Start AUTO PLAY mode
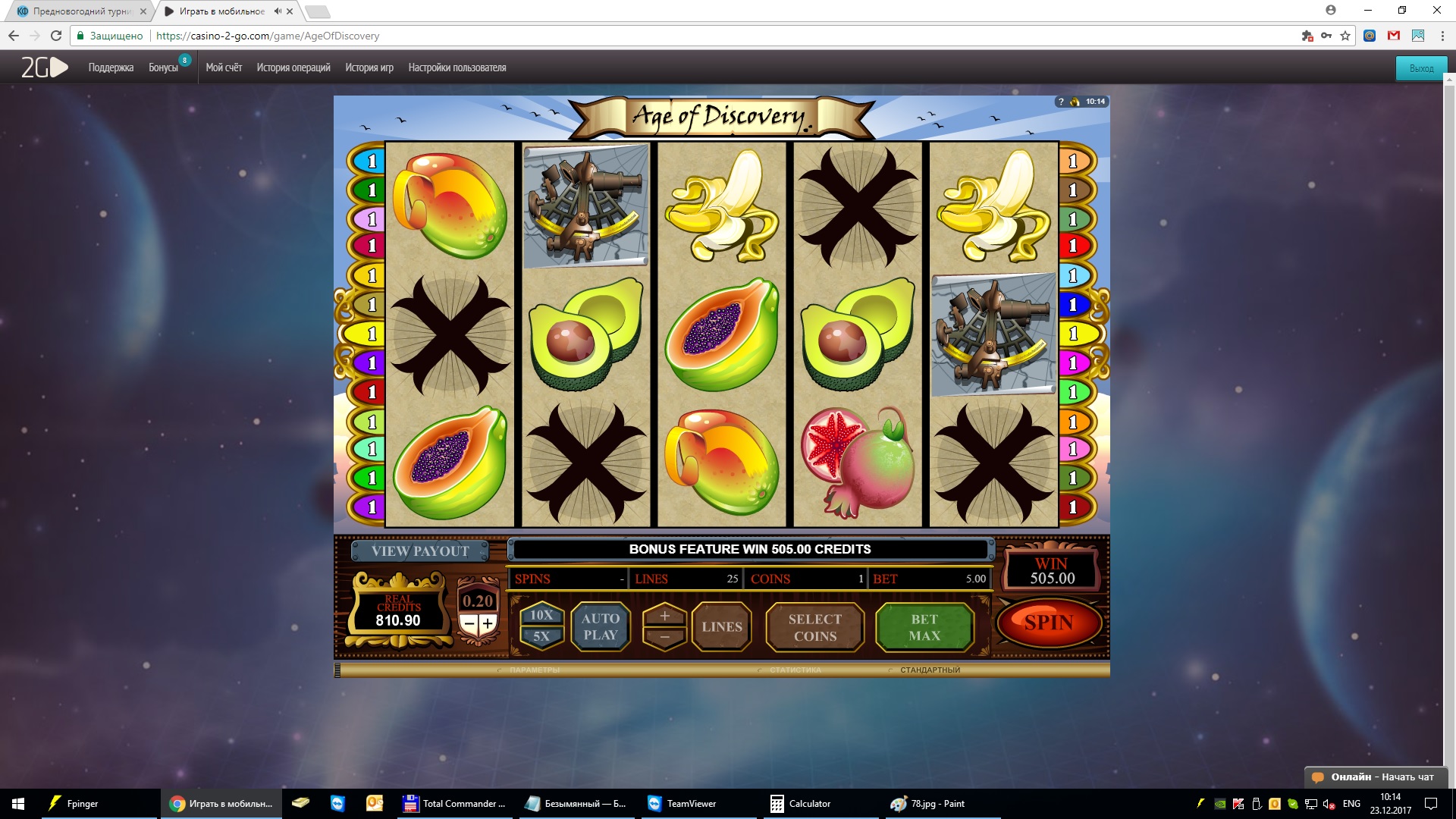1456x819 pixels. [x=600, y=627]
